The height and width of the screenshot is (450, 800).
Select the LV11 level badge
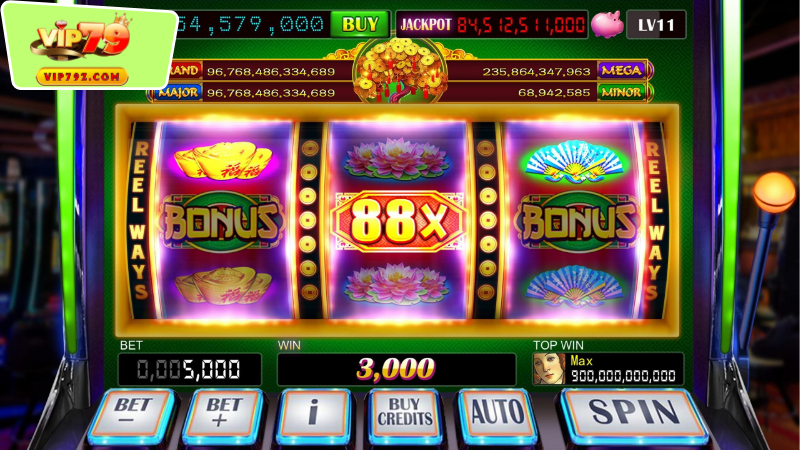(656, 24)
